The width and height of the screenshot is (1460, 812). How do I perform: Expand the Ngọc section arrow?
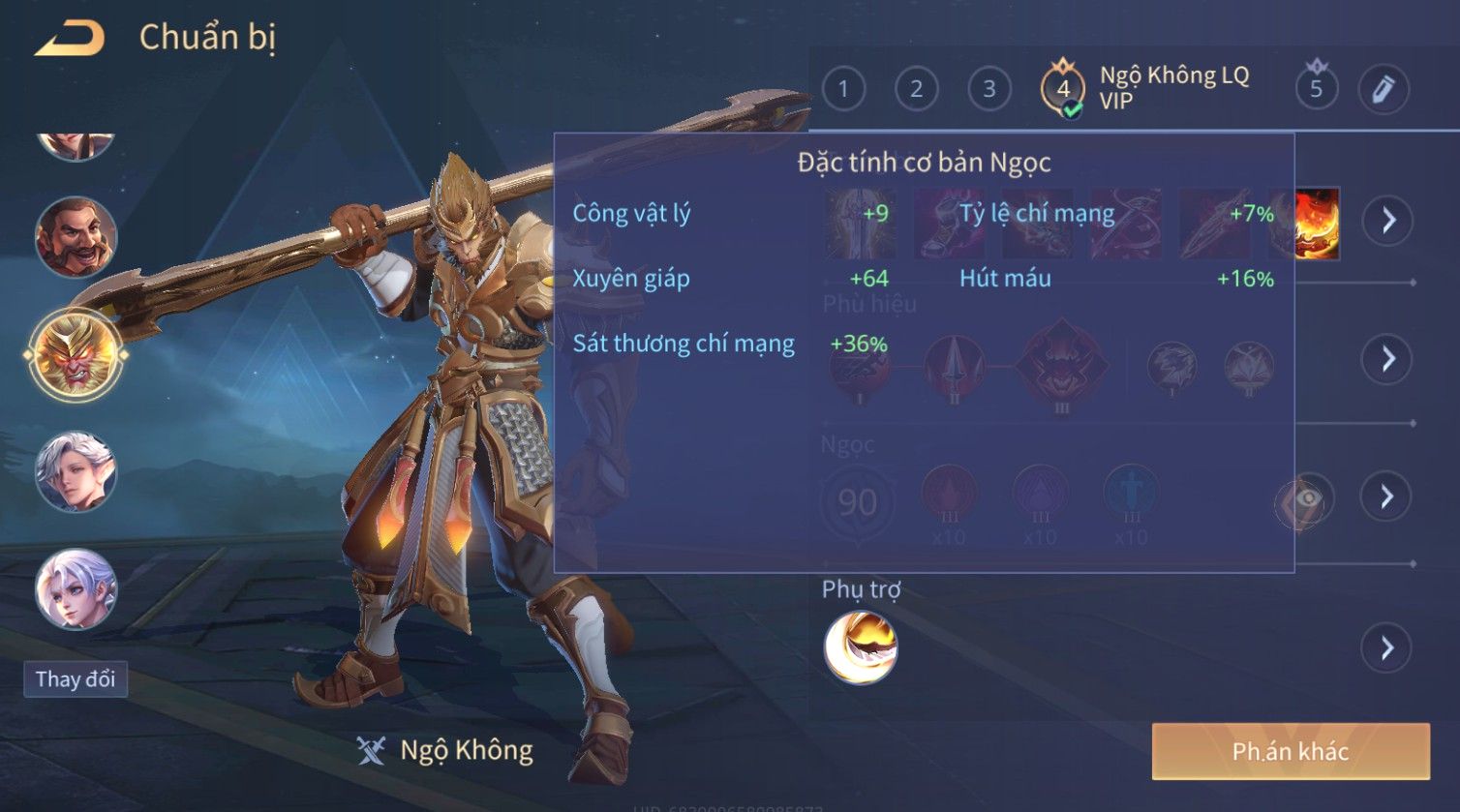(x=1387, y=497)
